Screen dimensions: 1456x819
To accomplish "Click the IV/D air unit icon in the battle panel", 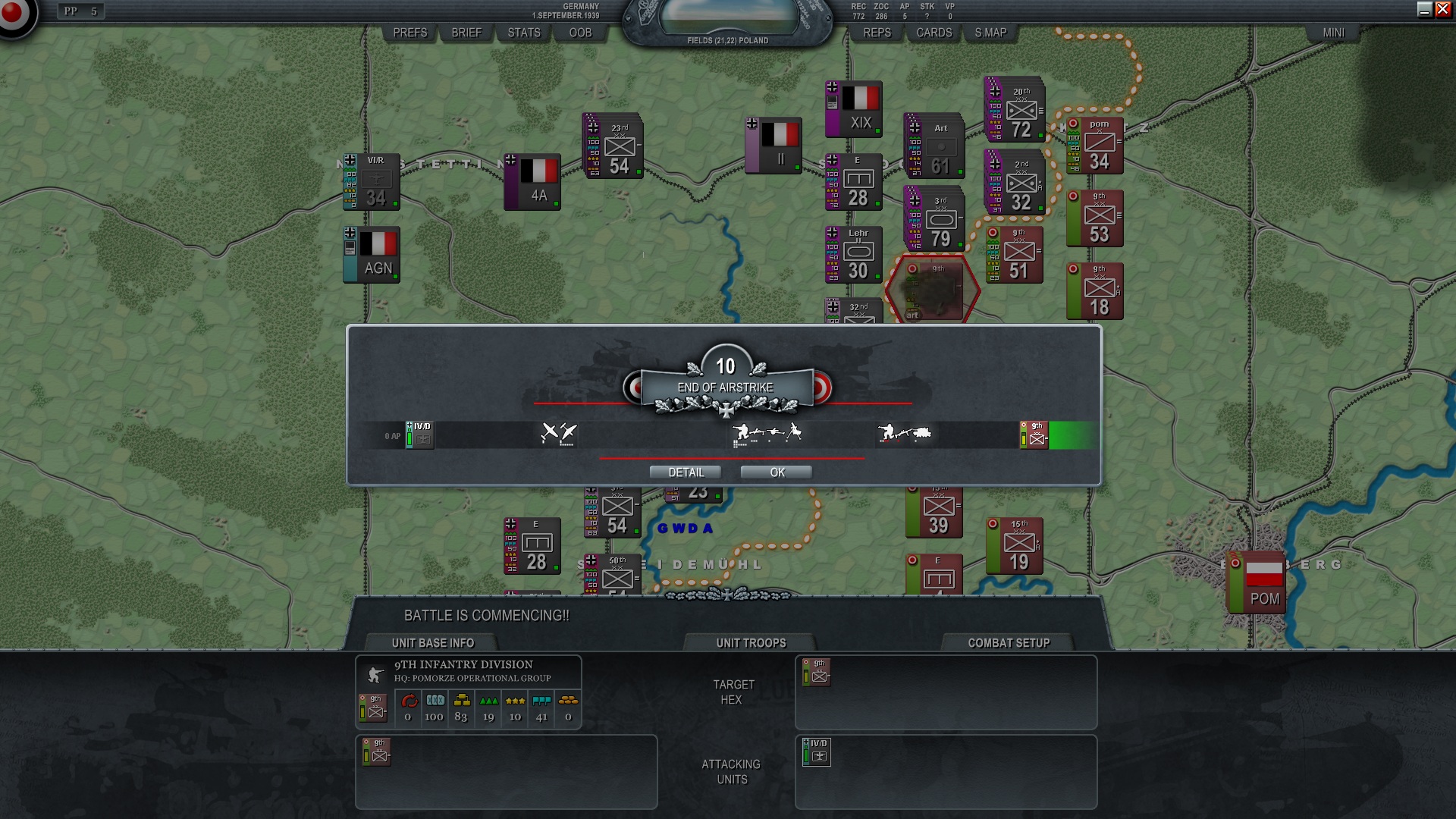I will tap(817, 752).
